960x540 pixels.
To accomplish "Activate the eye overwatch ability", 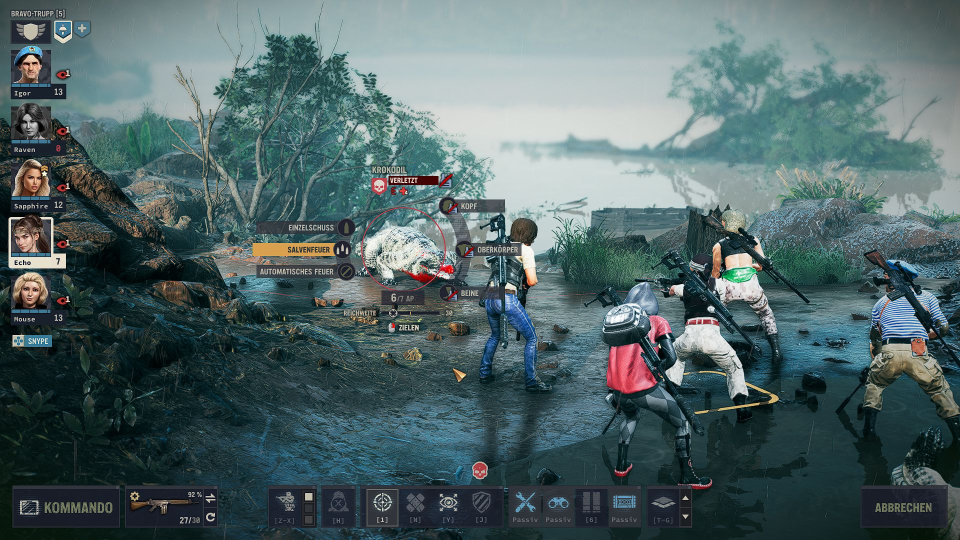I will click(449, 503).
